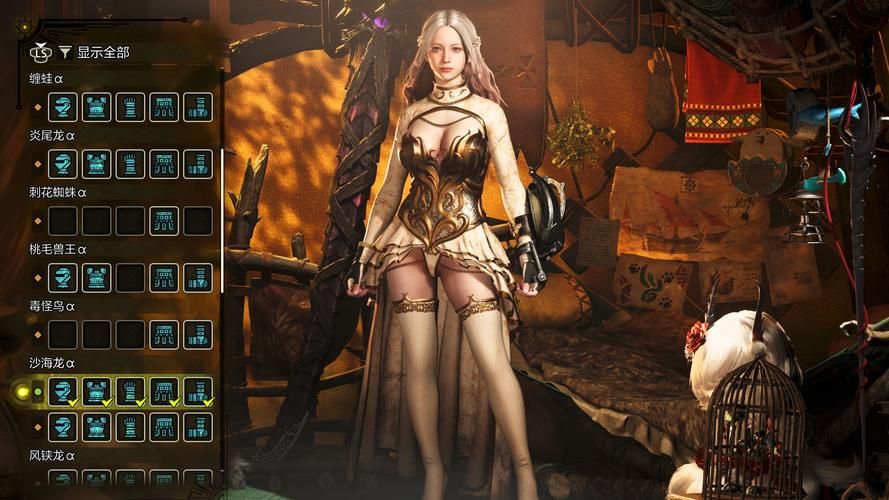Pick the 炎尾龙α waist armor

click(x=164, y=164)
